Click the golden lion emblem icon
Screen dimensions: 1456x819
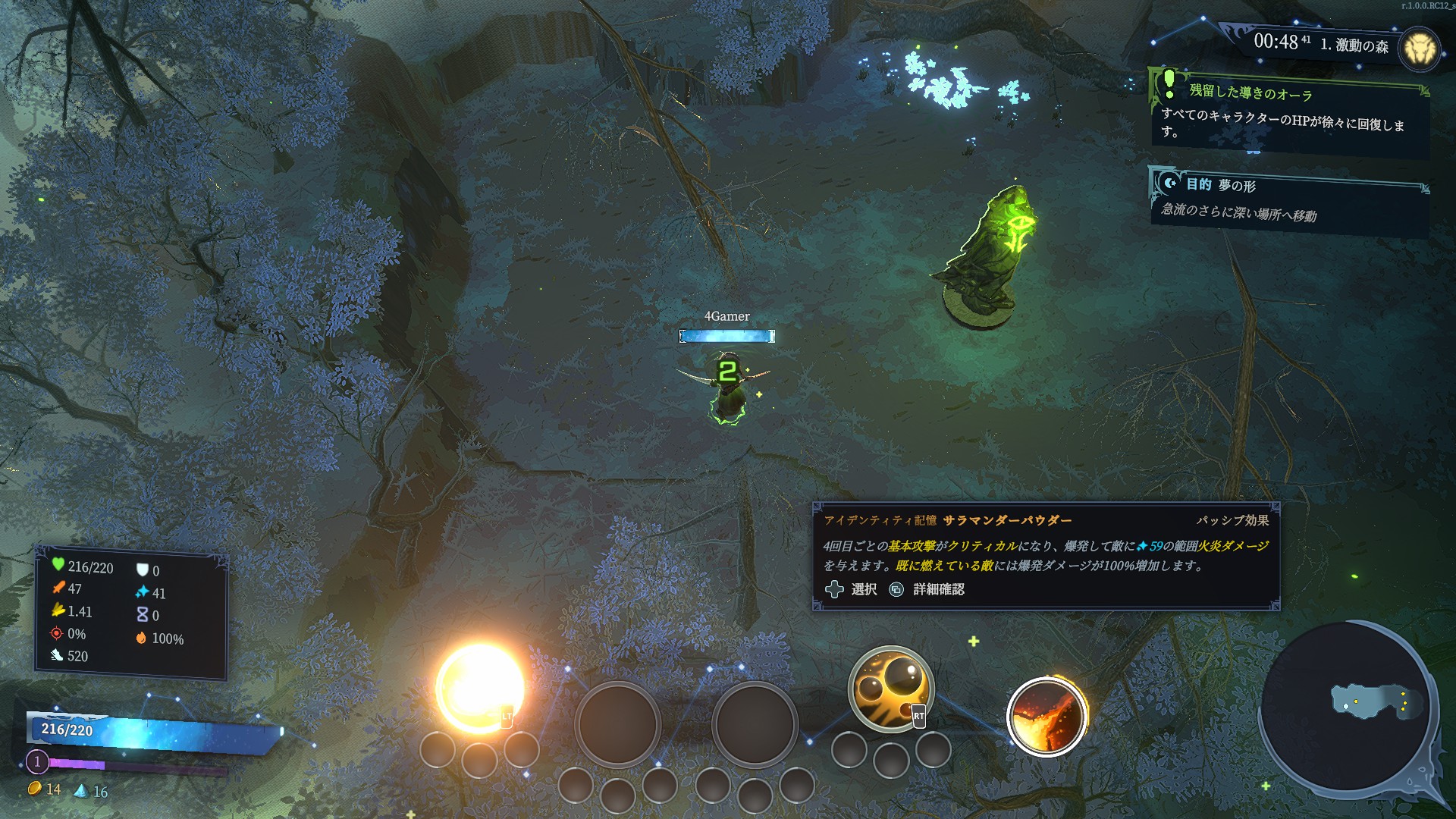(1418, 49)
